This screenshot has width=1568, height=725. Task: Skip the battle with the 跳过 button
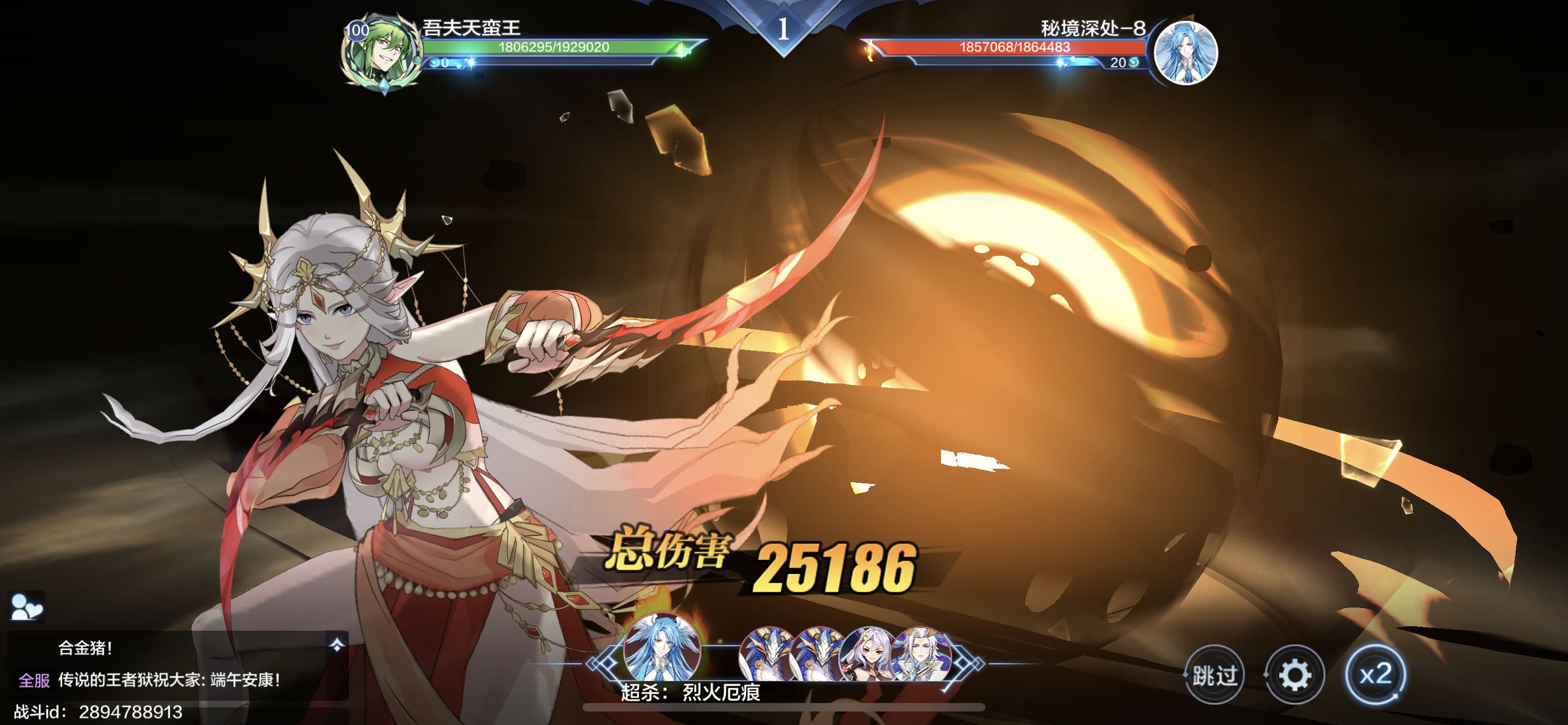click(x=1214, y=675)
